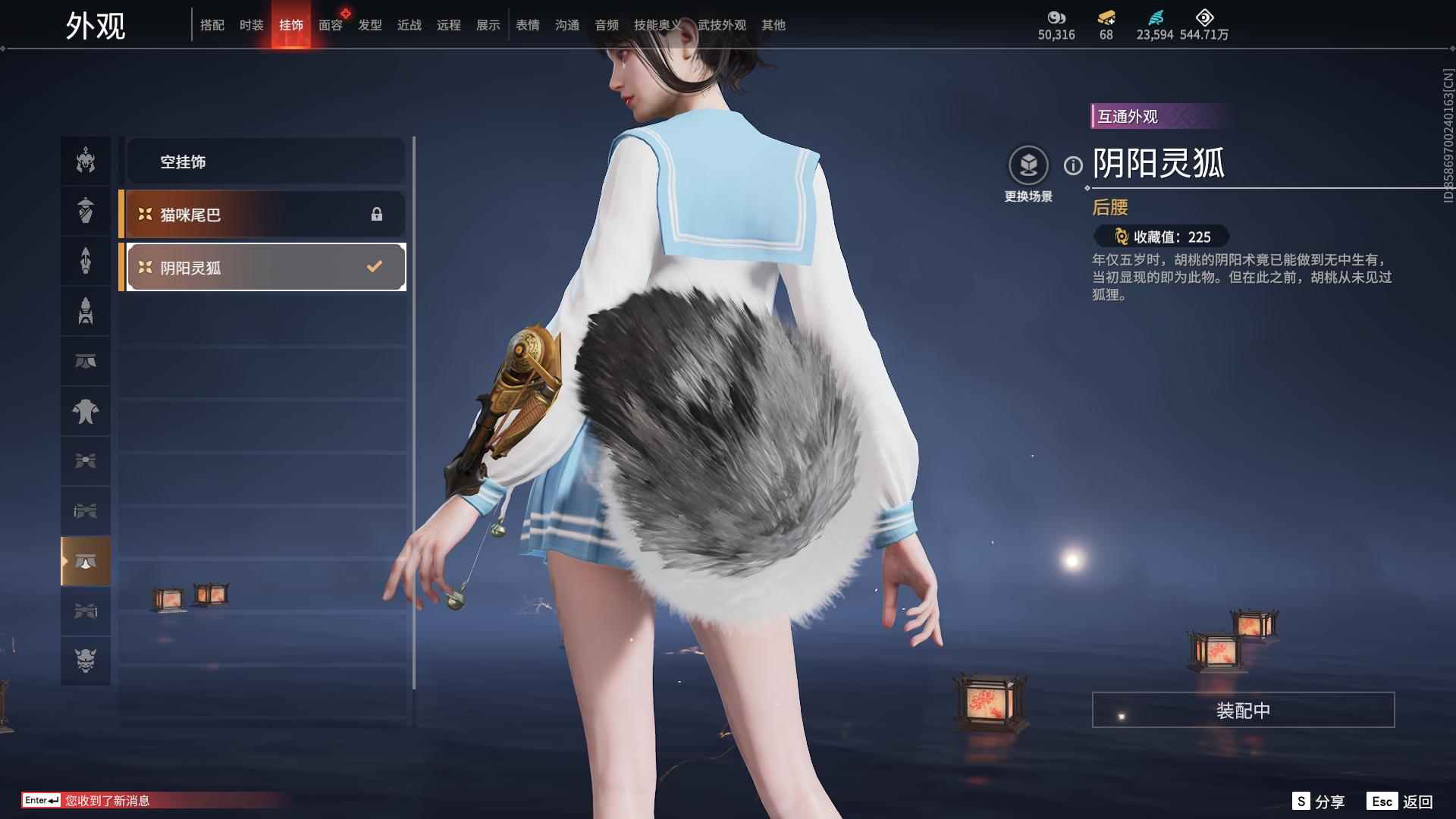Click the 更换场景 scene change icon
Viewport: 1456px width, 819px height.
(1029, 163)
